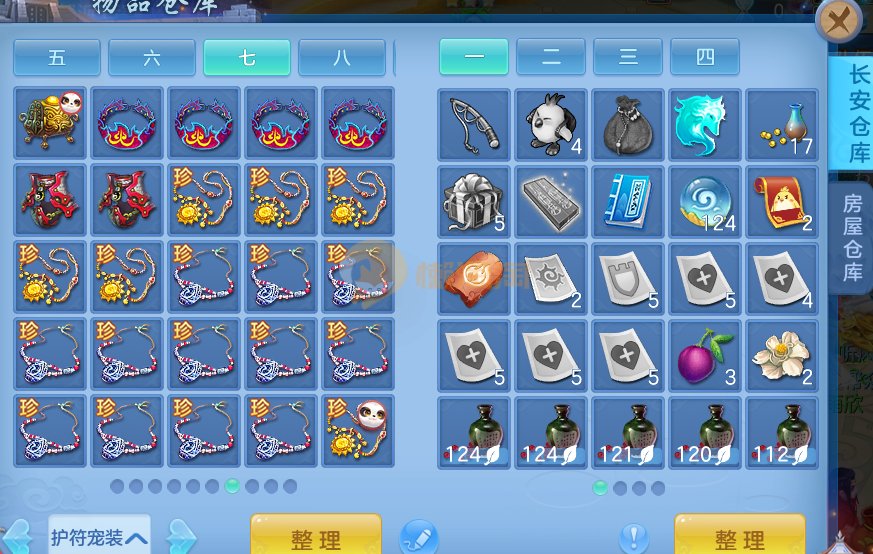Open the 房屋仓库 side tab
Image resolution: width=873 pixels, height=554 pixels.
click(853, 235)
